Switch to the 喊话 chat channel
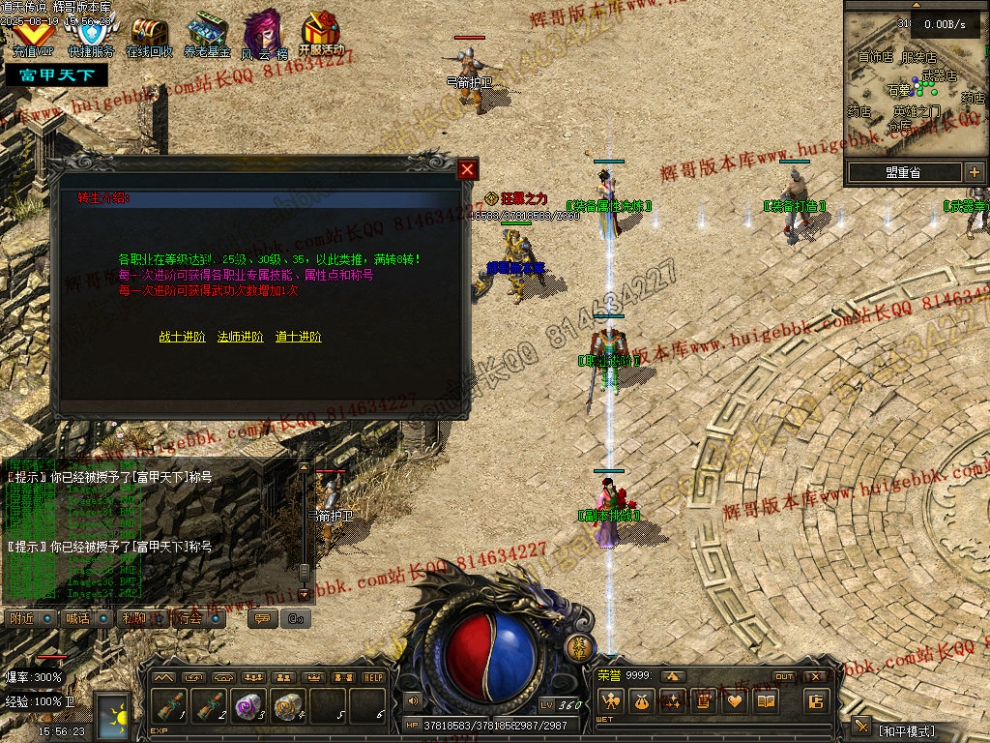 (78, 619)
